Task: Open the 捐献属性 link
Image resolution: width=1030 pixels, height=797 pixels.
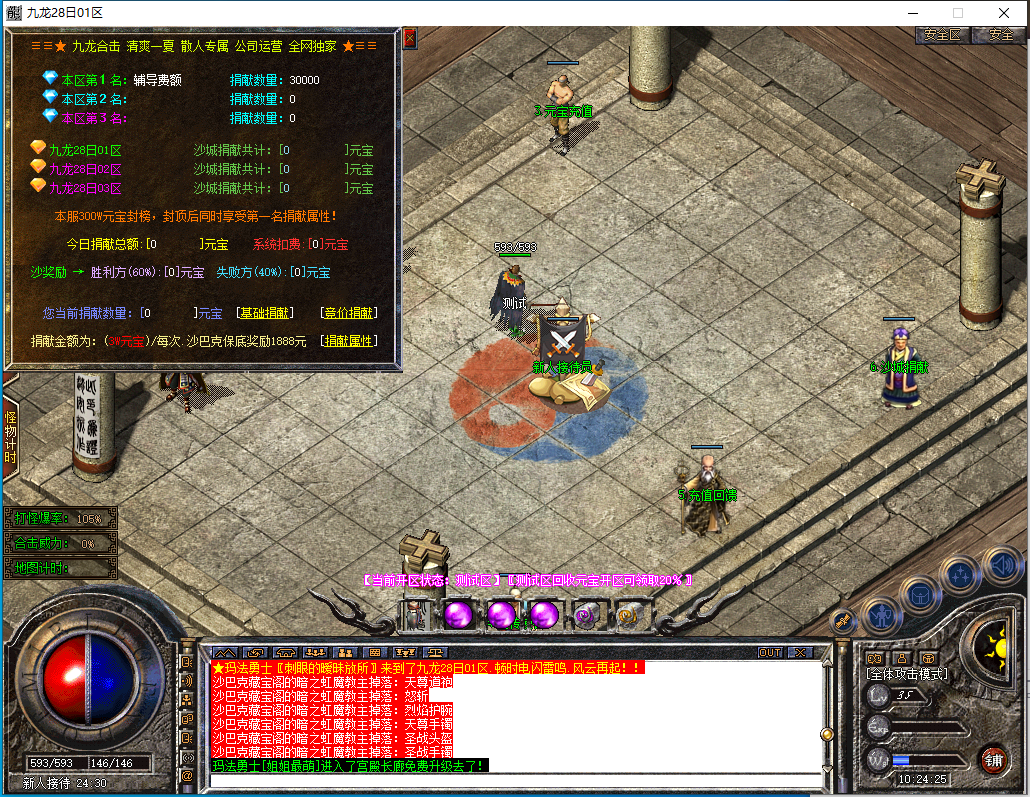Action: click(x=350, y=341)
